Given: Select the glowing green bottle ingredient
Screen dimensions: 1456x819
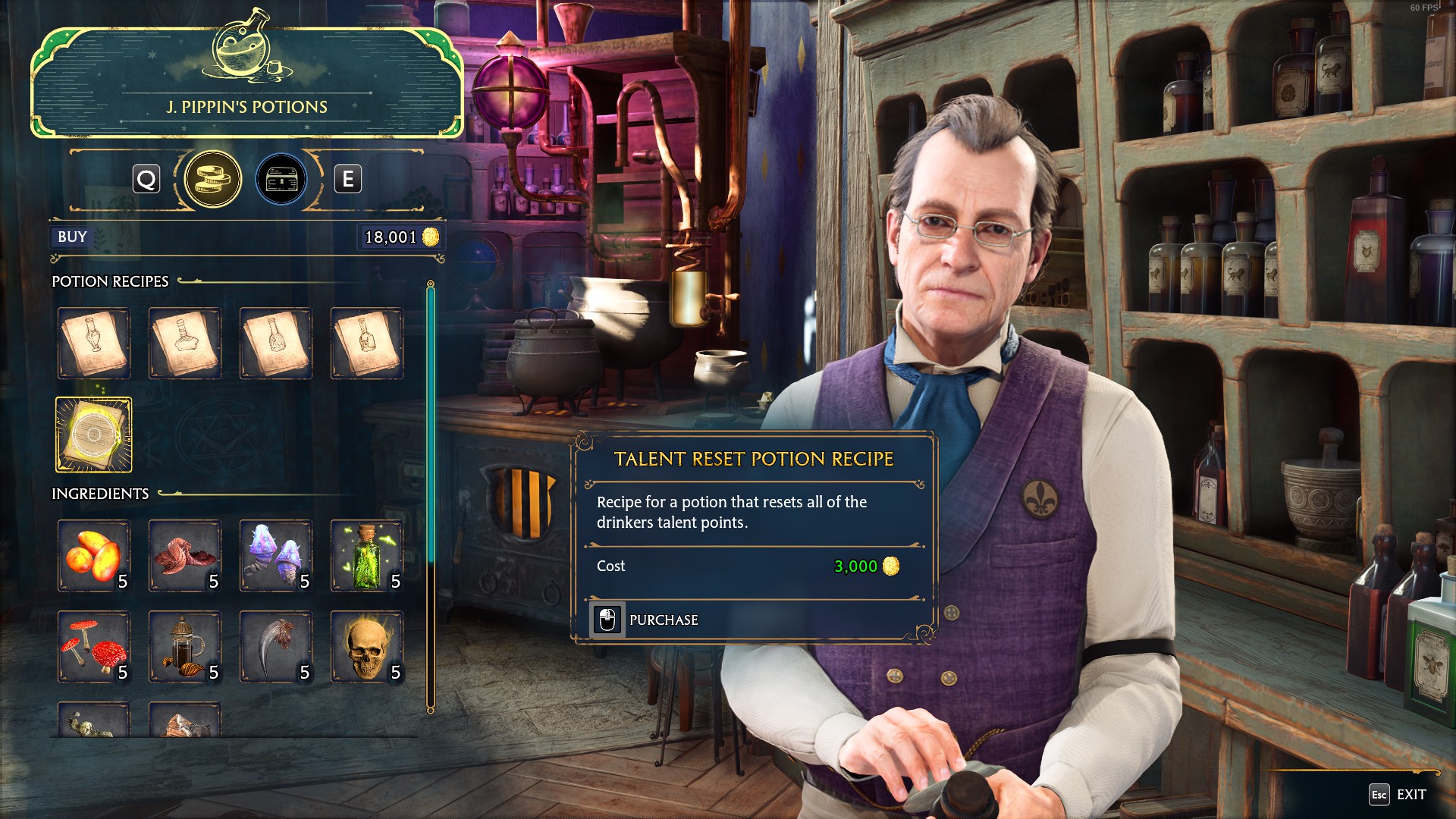Looking at the screenshot, I should [366, 556].
